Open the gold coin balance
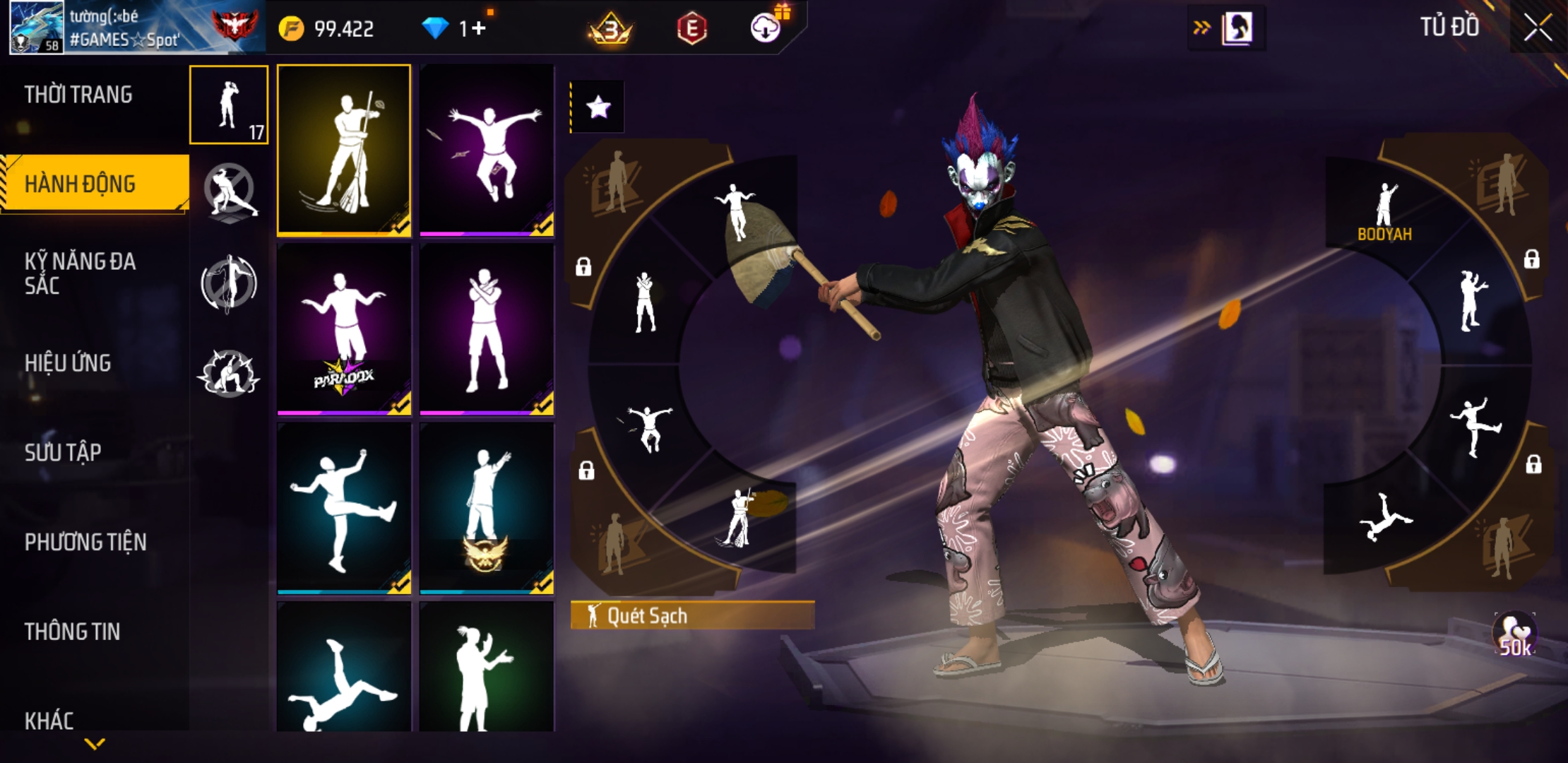1568x763 pixels. tap(327, 29)
